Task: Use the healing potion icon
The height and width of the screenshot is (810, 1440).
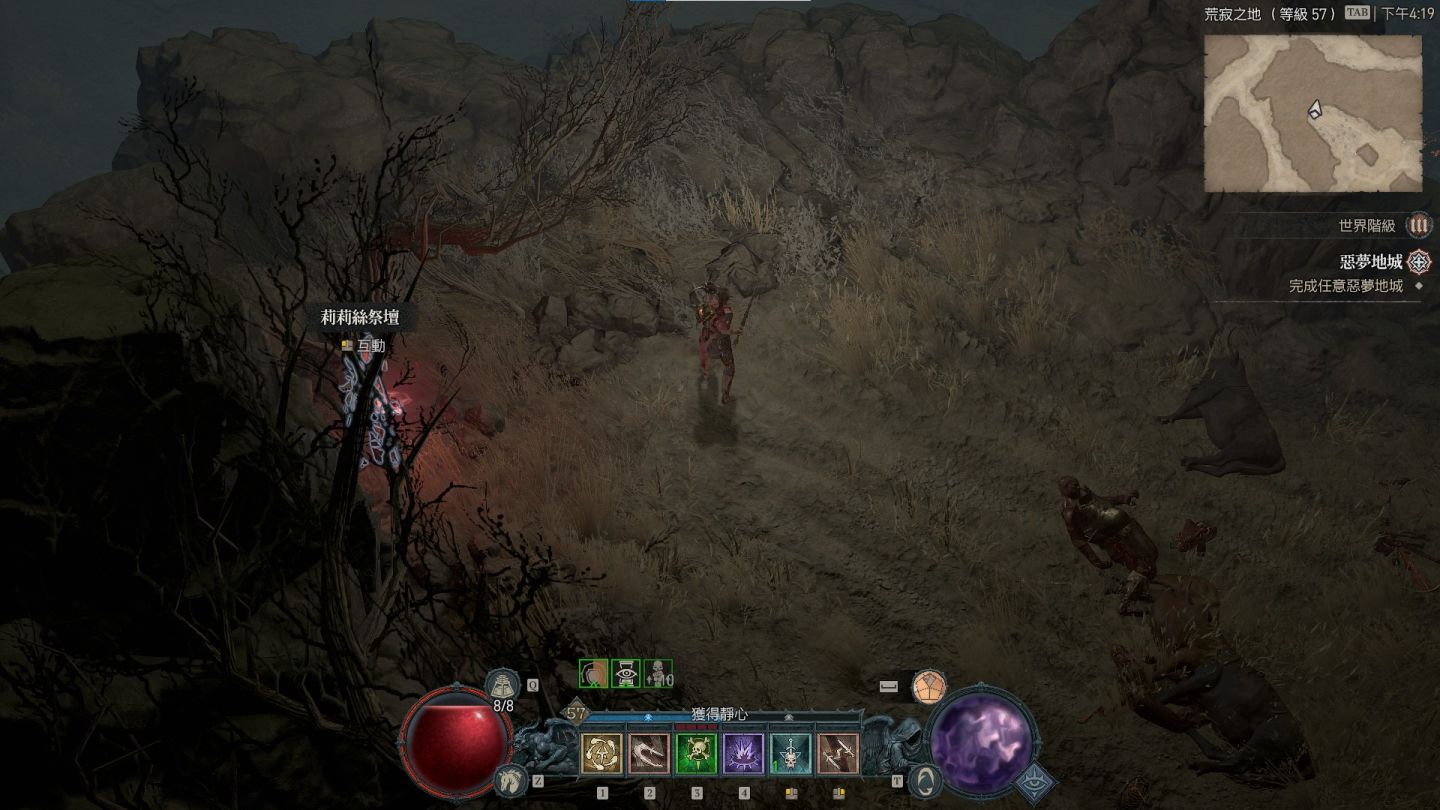Action: click(x=502, y=685)
